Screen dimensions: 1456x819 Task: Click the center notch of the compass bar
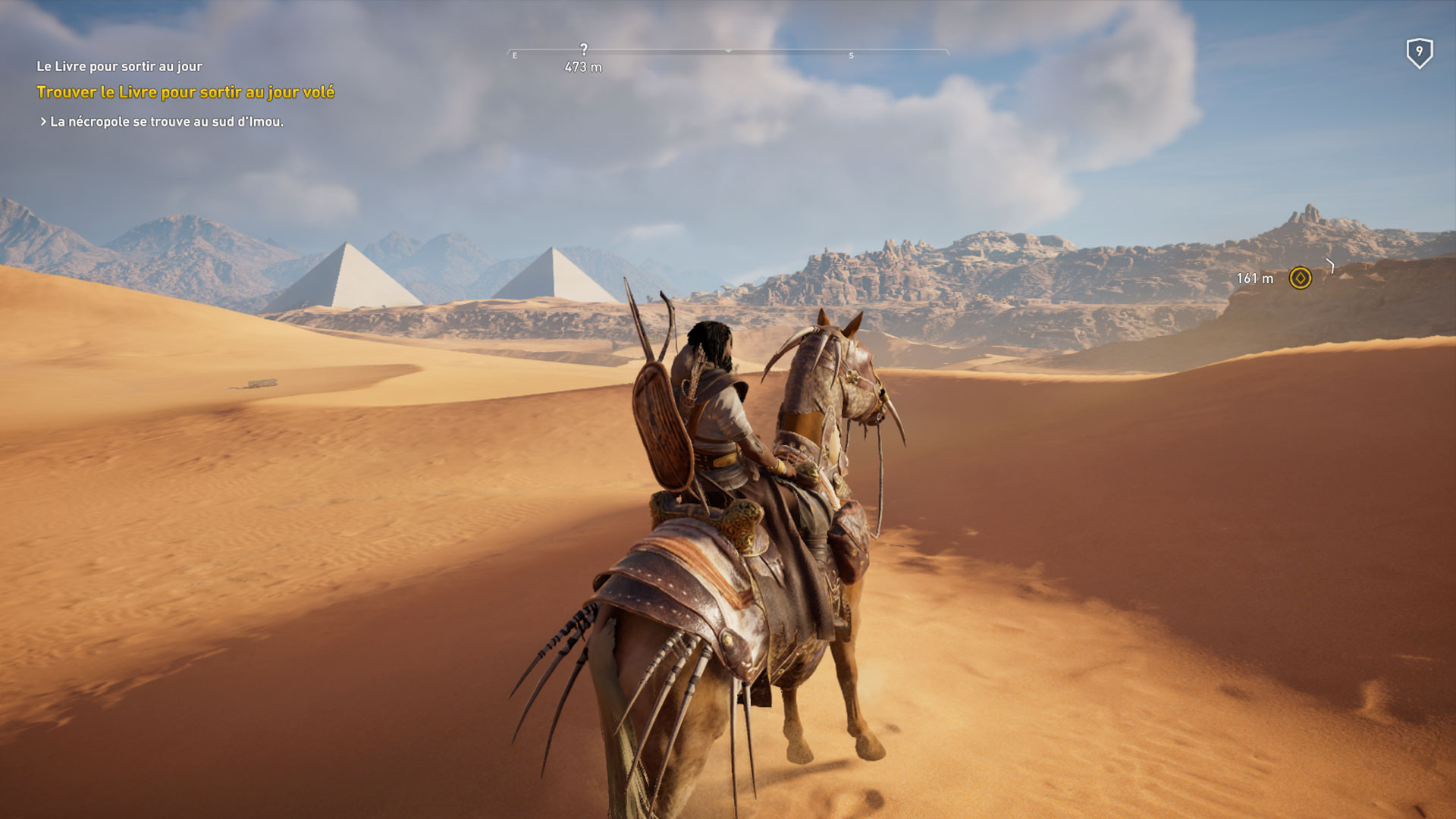[x=730, y=53]
